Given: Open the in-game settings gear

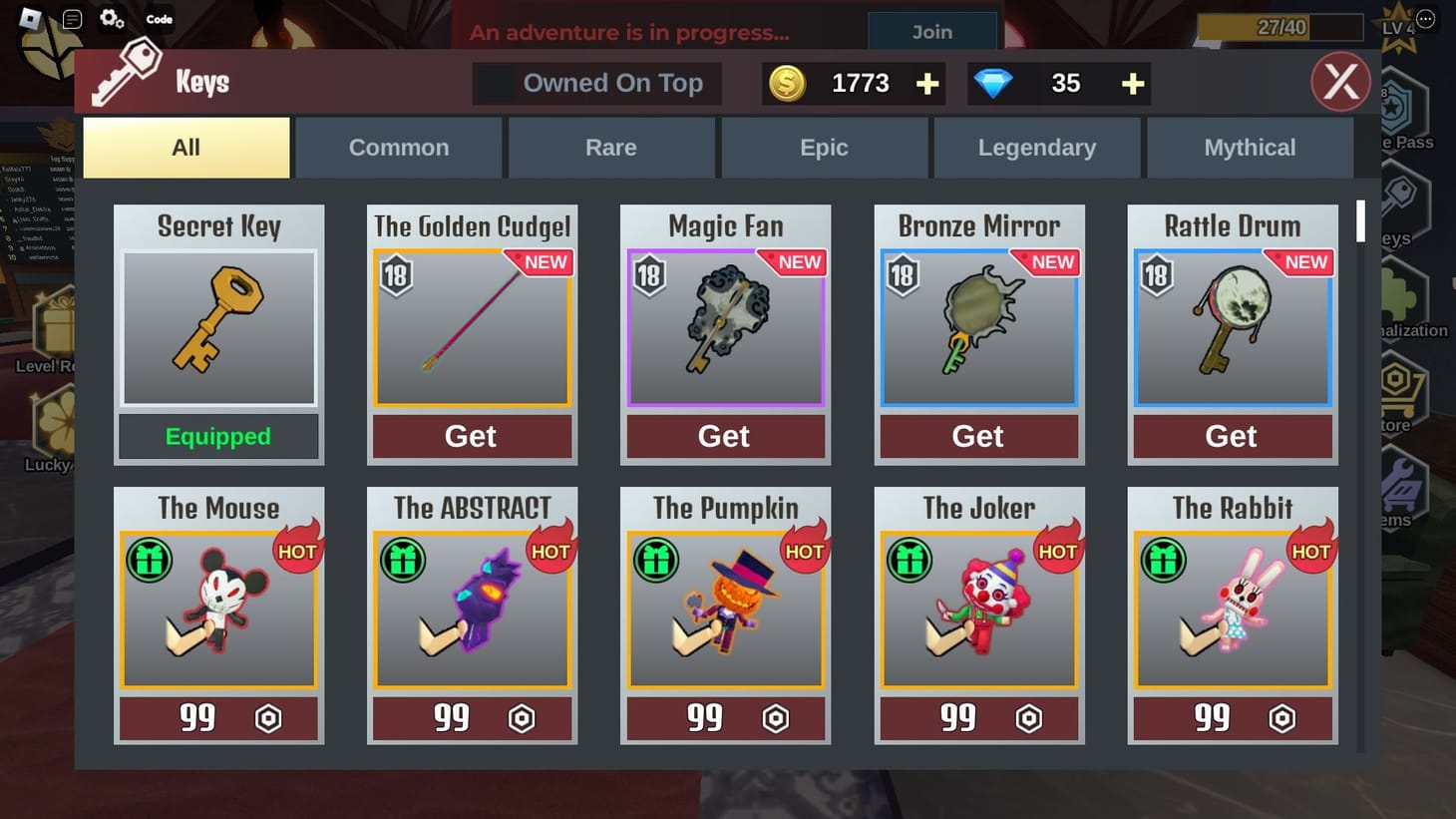Looking at the screenshot, I should (x=111, y=17).
